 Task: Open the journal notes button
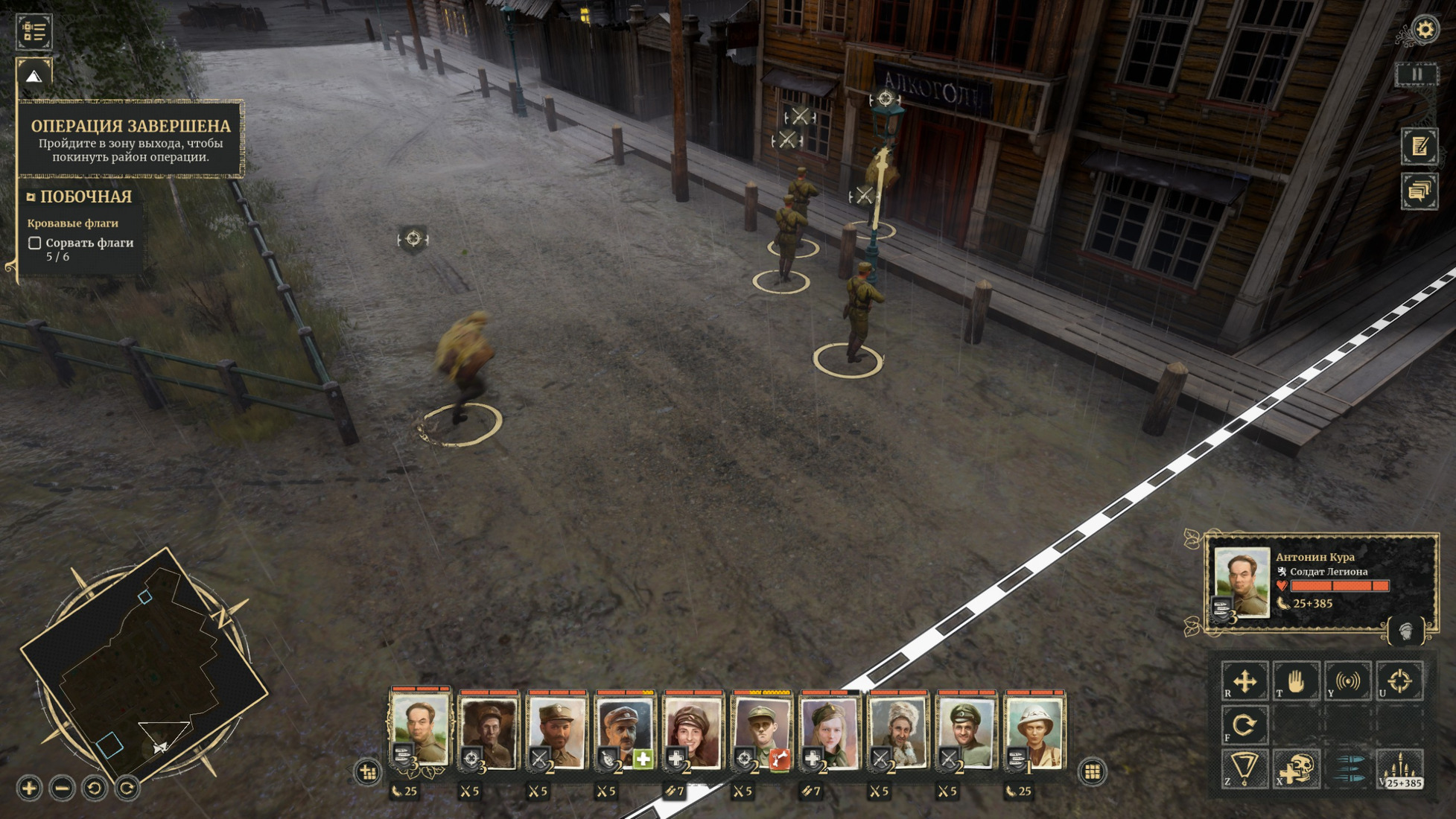(x=1419, y=146)
